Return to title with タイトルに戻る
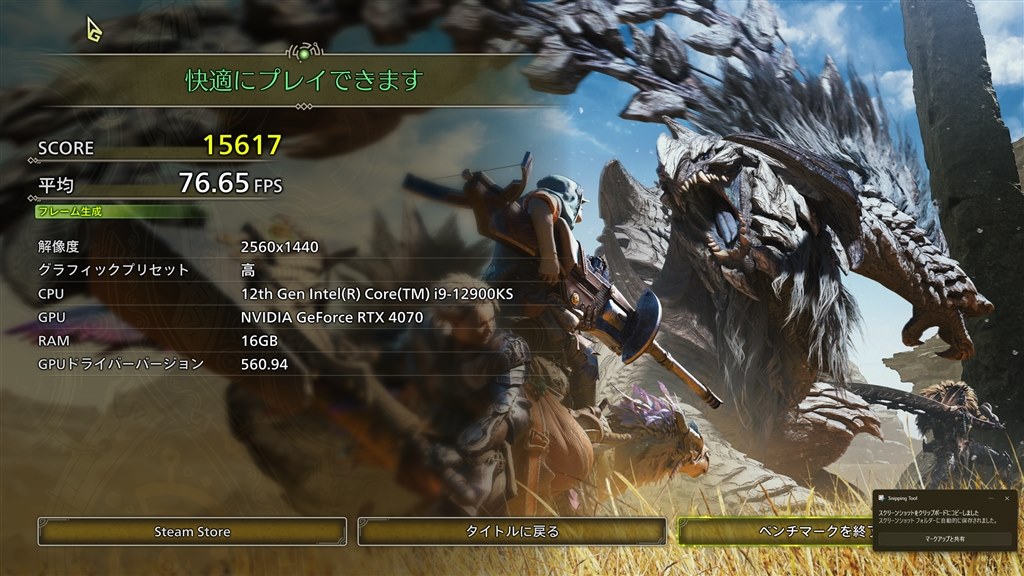 (x=512, y=531)
